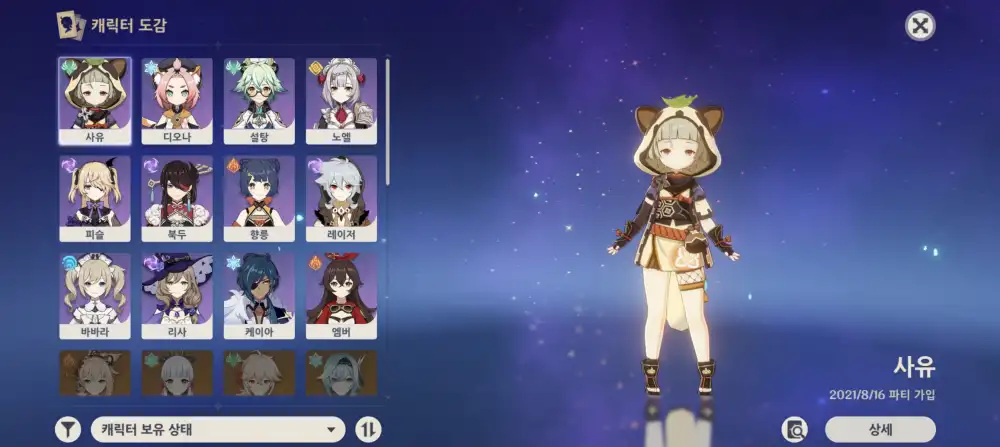
Task: Select the 피슬 character card
Action: pyautogui.click(x=95, y=198)
